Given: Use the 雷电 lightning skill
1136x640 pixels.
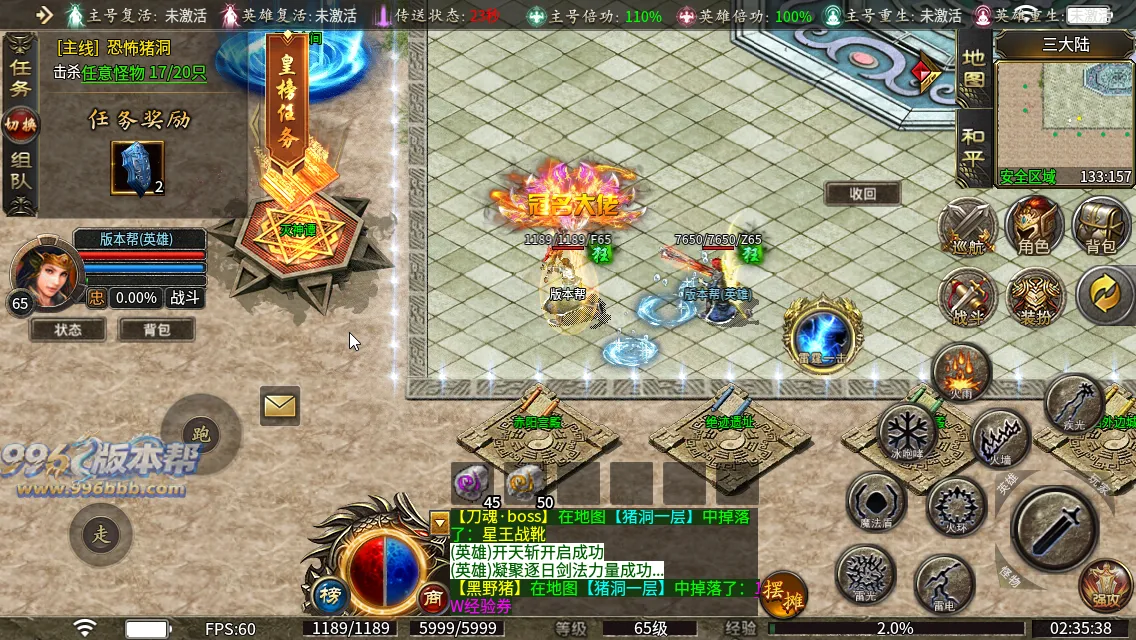Looking at the screenshot, I should point(943,581).
